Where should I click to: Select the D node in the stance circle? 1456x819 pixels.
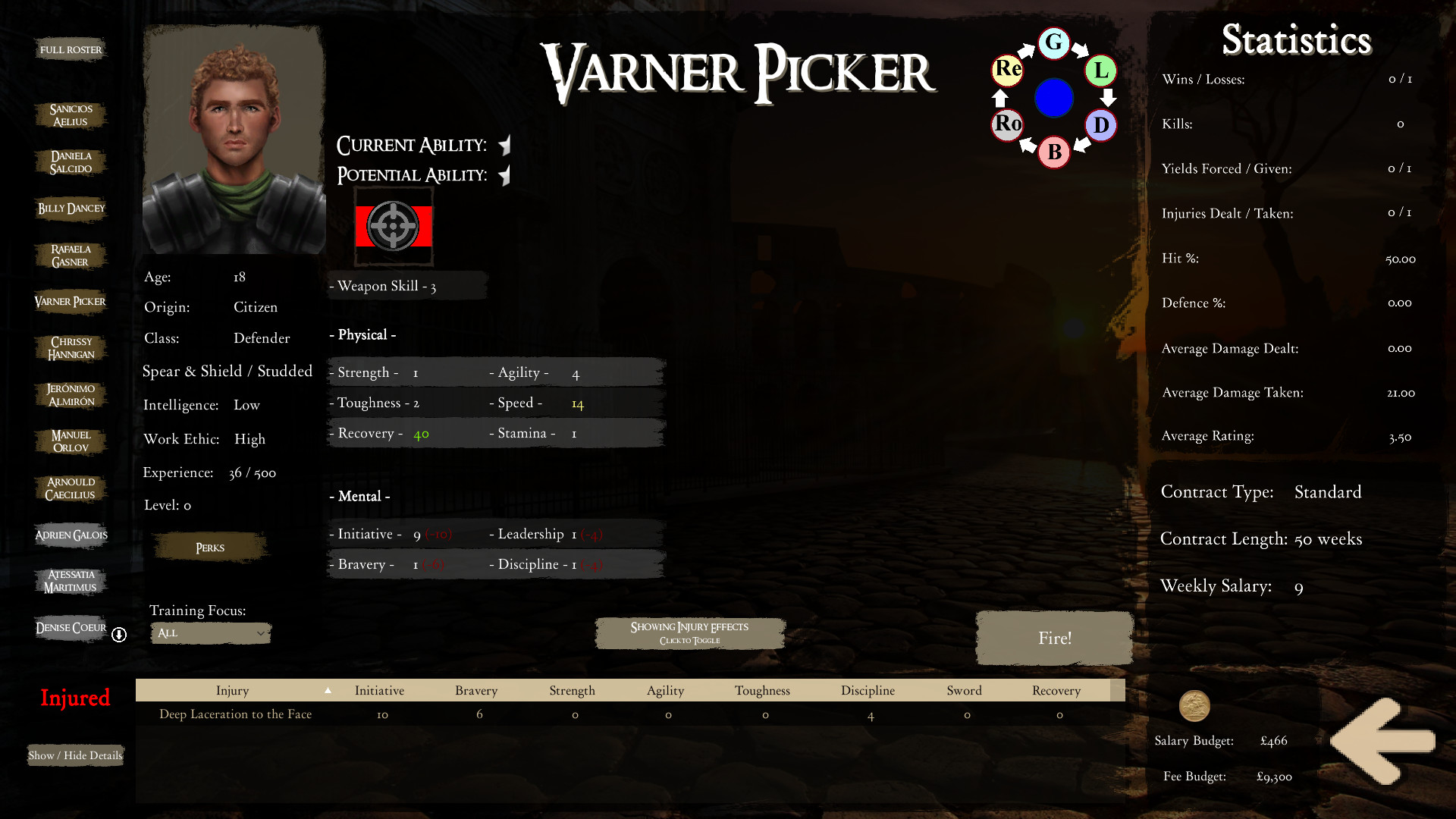point(1100,126)
